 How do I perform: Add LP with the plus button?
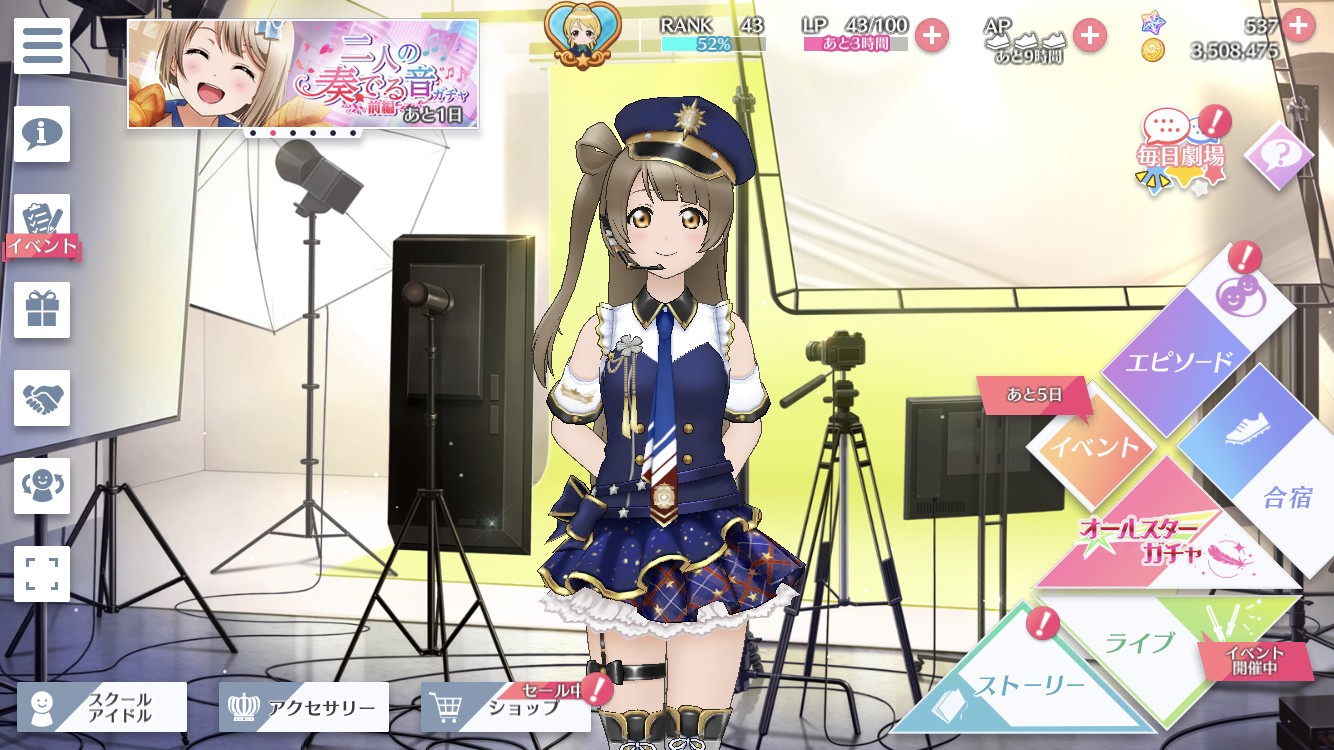coord(931,35)
